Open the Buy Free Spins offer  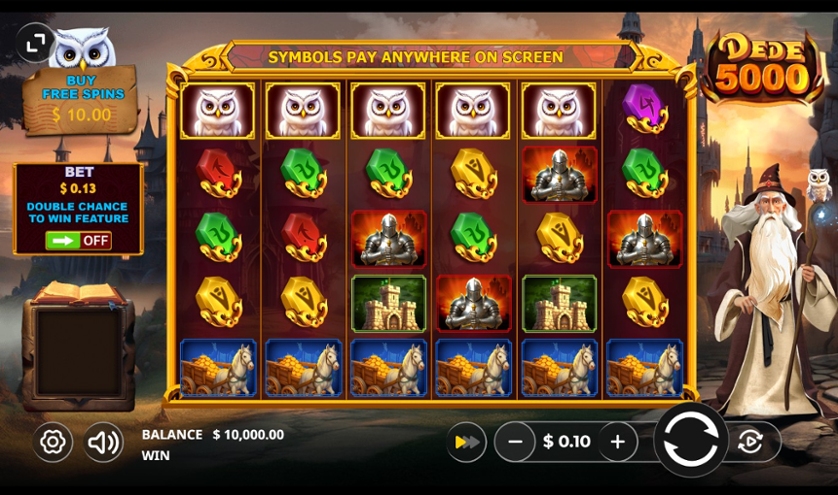[x=82, y=101]
